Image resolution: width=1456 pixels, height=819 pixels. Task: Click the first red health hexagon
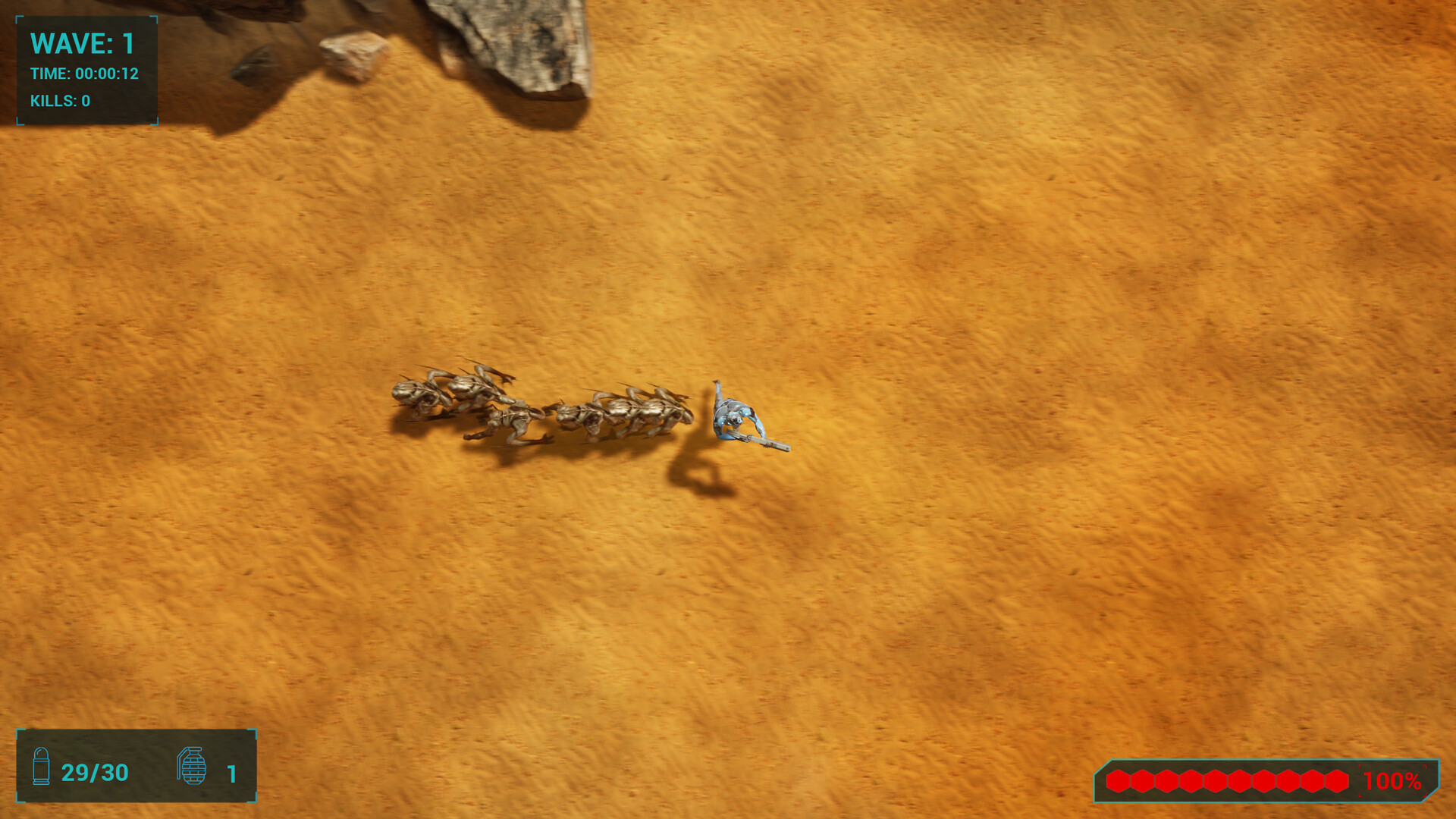point(1118,780)
